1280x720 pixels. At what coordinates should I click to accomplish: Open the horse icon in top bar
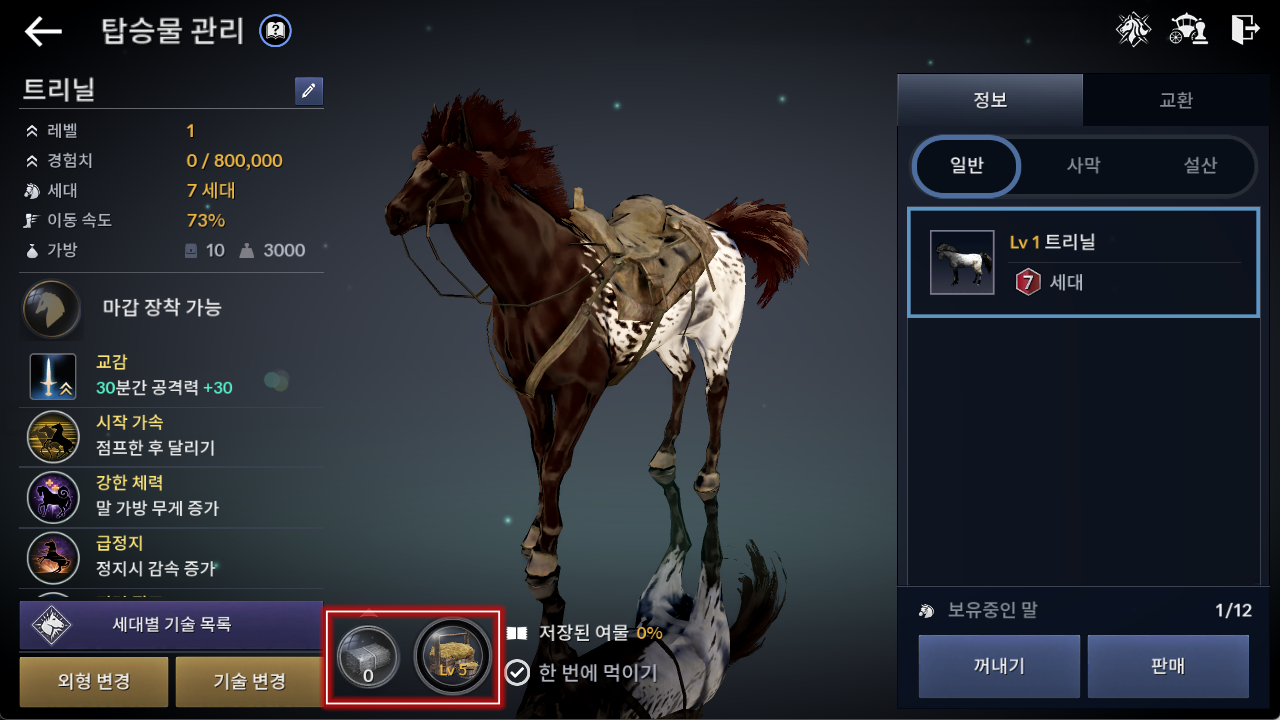coord(1133,31)
